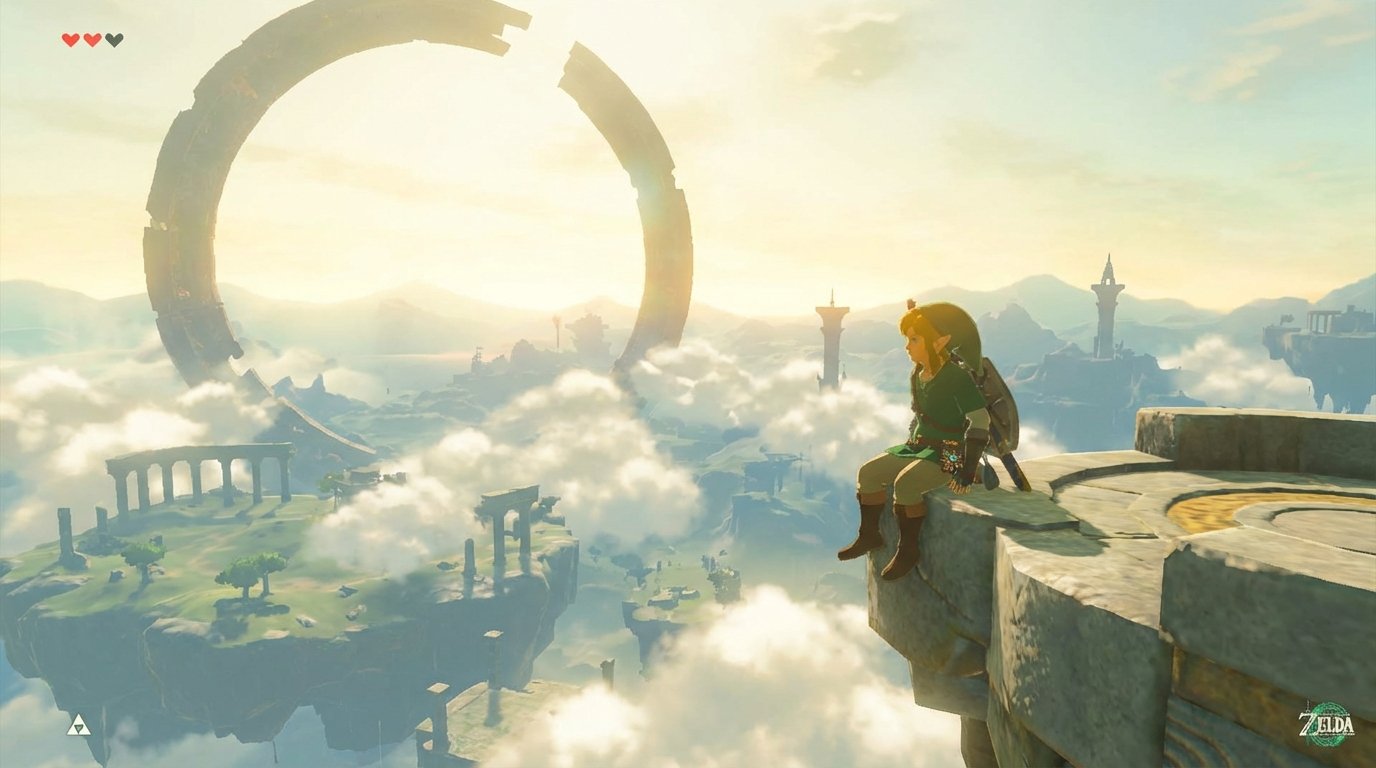Click the stone tower left of Link
Image resolution: width=1376 pixels, height=768 pixels.
828,340
